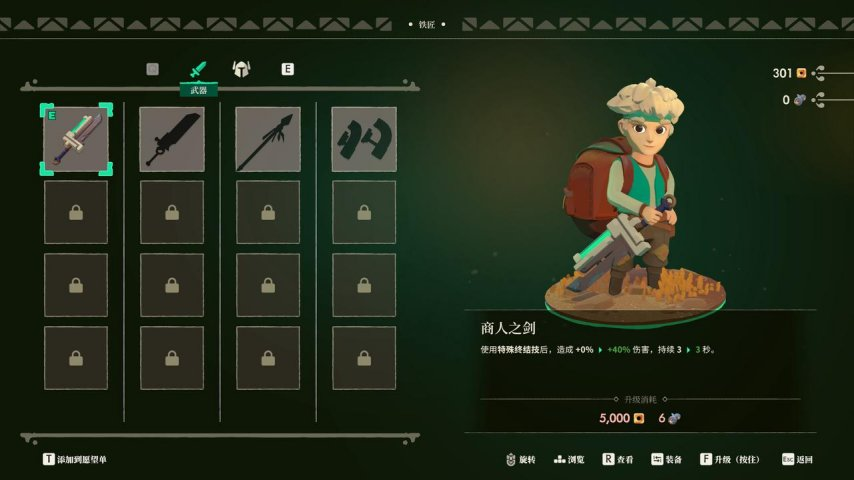Open the helmet armor tab

[x=241, y=69]
